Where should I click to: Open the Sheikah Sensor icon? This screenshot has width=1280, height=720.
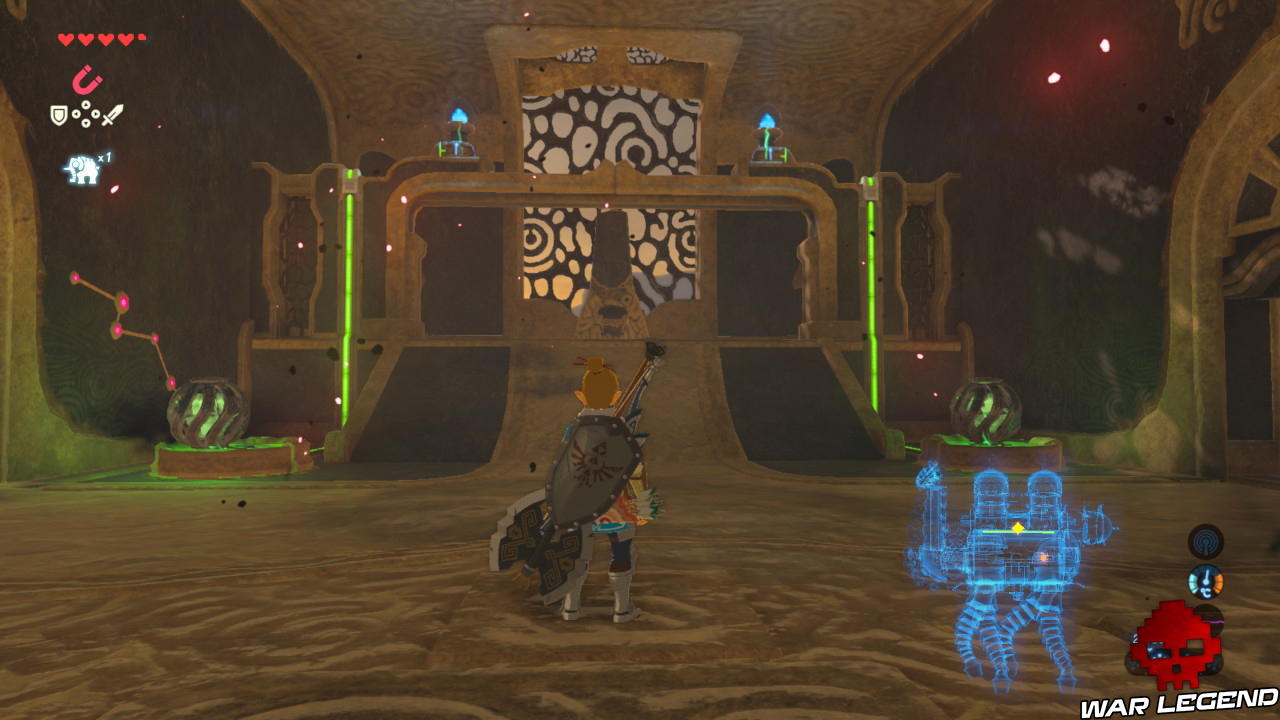click(x=1205, y=541)
